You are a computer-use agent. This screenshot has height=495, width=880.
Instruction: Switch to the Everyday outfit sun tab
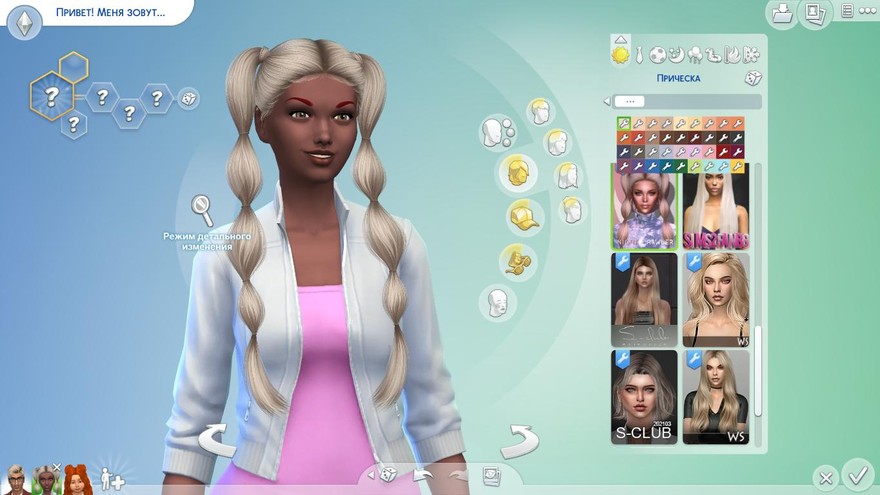pos(620,54)
